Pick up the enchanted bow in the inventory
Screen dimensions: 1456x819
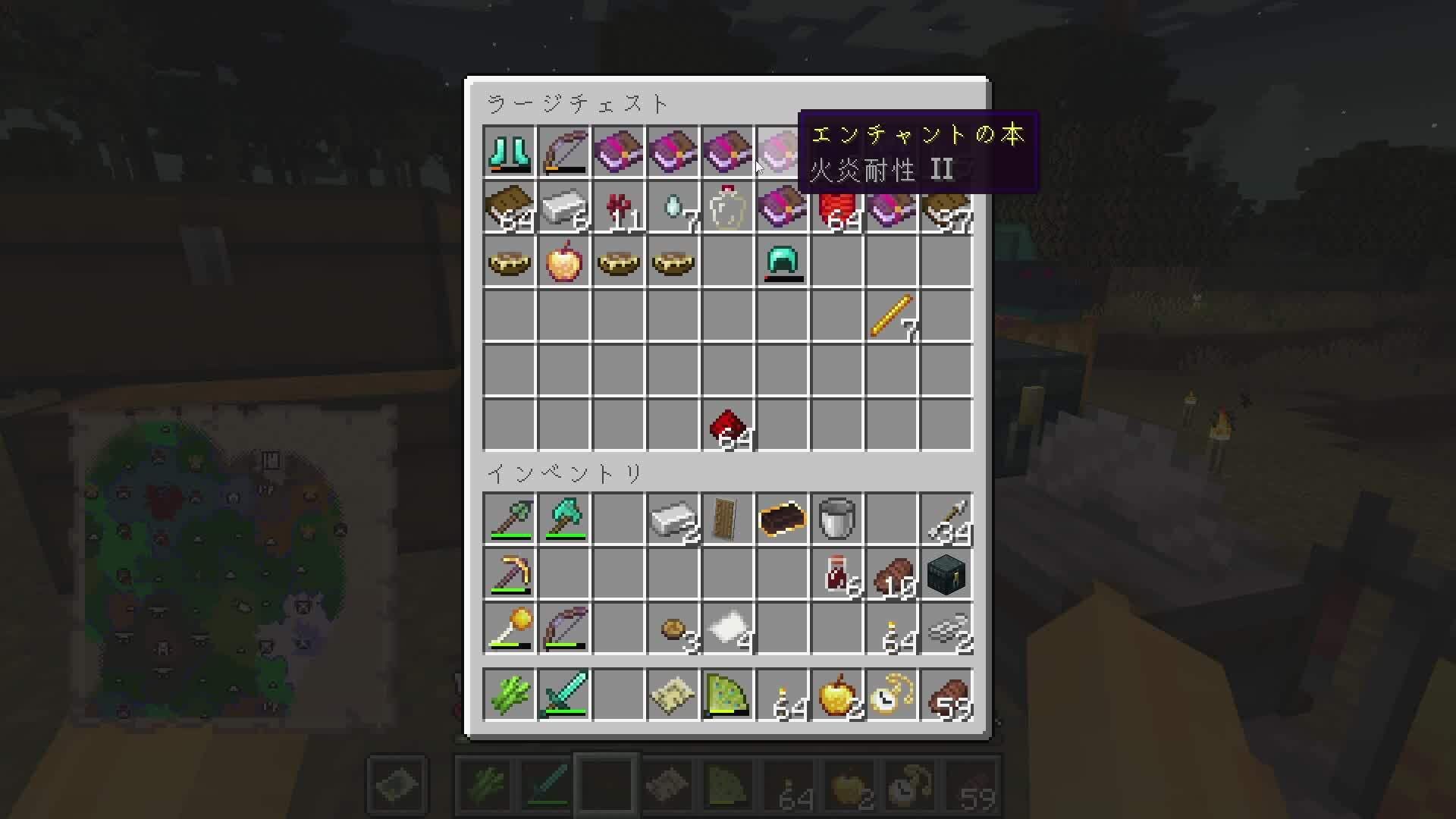click(564, 628)
